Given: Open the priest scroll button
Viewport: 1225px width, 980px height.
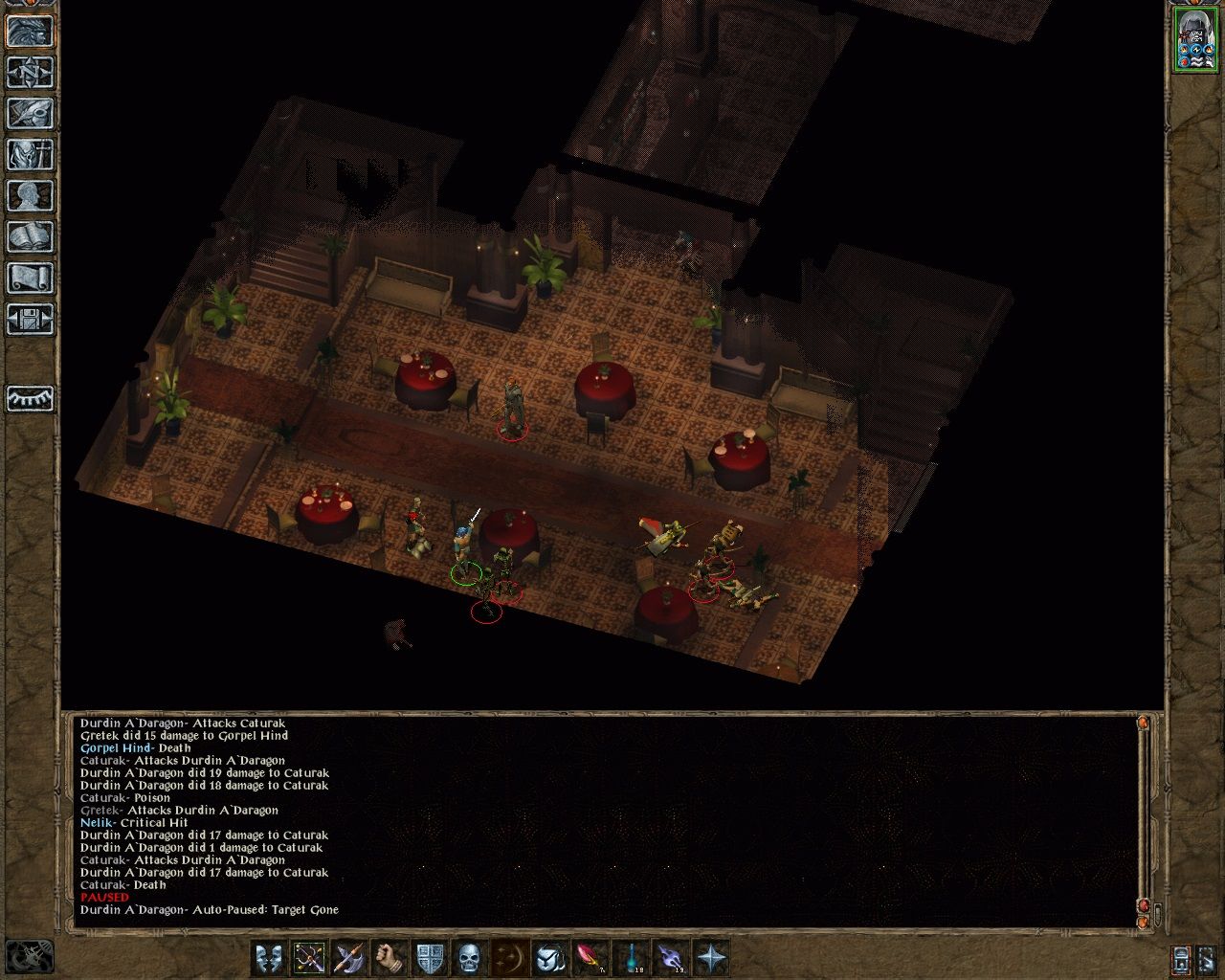Looking at the screenshot, I should [x=30, y=278].
